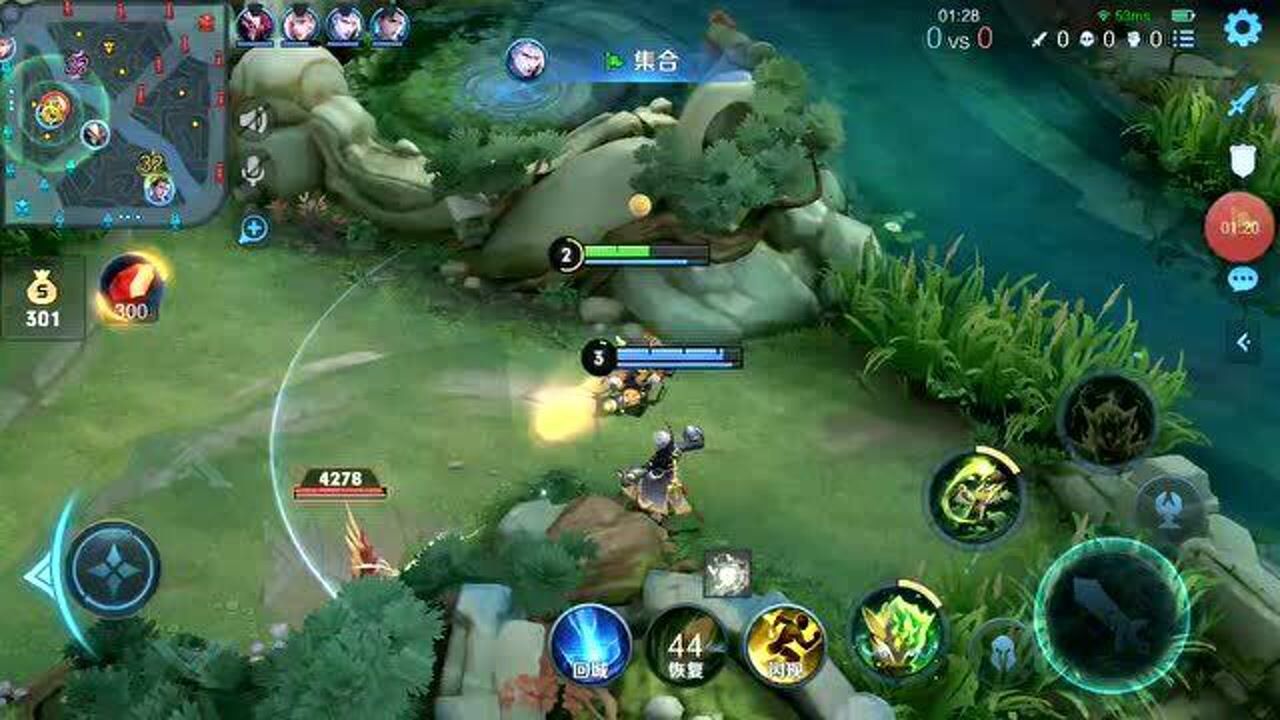Tap the white shield defend signal

[1242, 160]
